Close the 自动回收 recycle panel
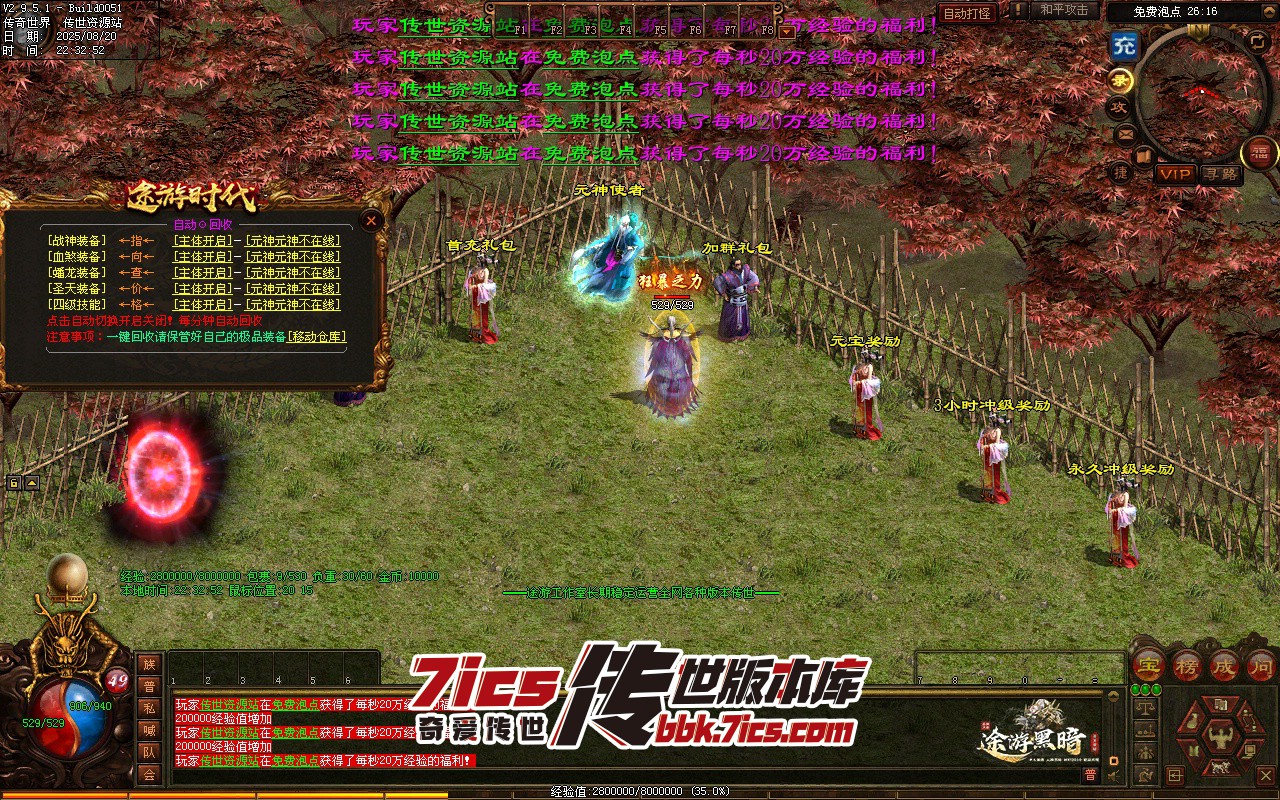This screenshot has height=800, width=1280. click(x=371, y=220)
